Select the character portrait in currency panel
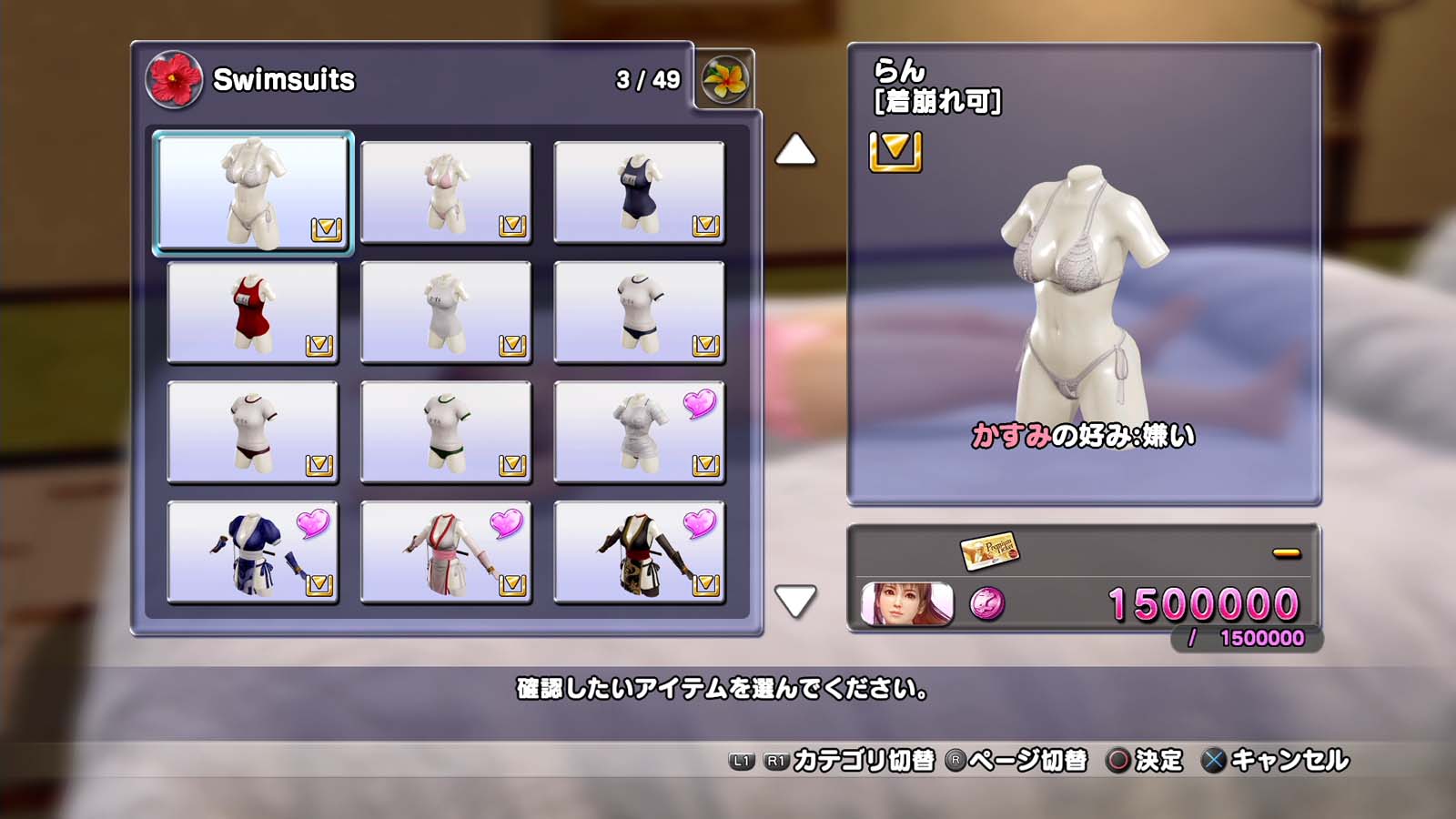This screenshot has width=1456, height=819. click(x=906, y=604)
